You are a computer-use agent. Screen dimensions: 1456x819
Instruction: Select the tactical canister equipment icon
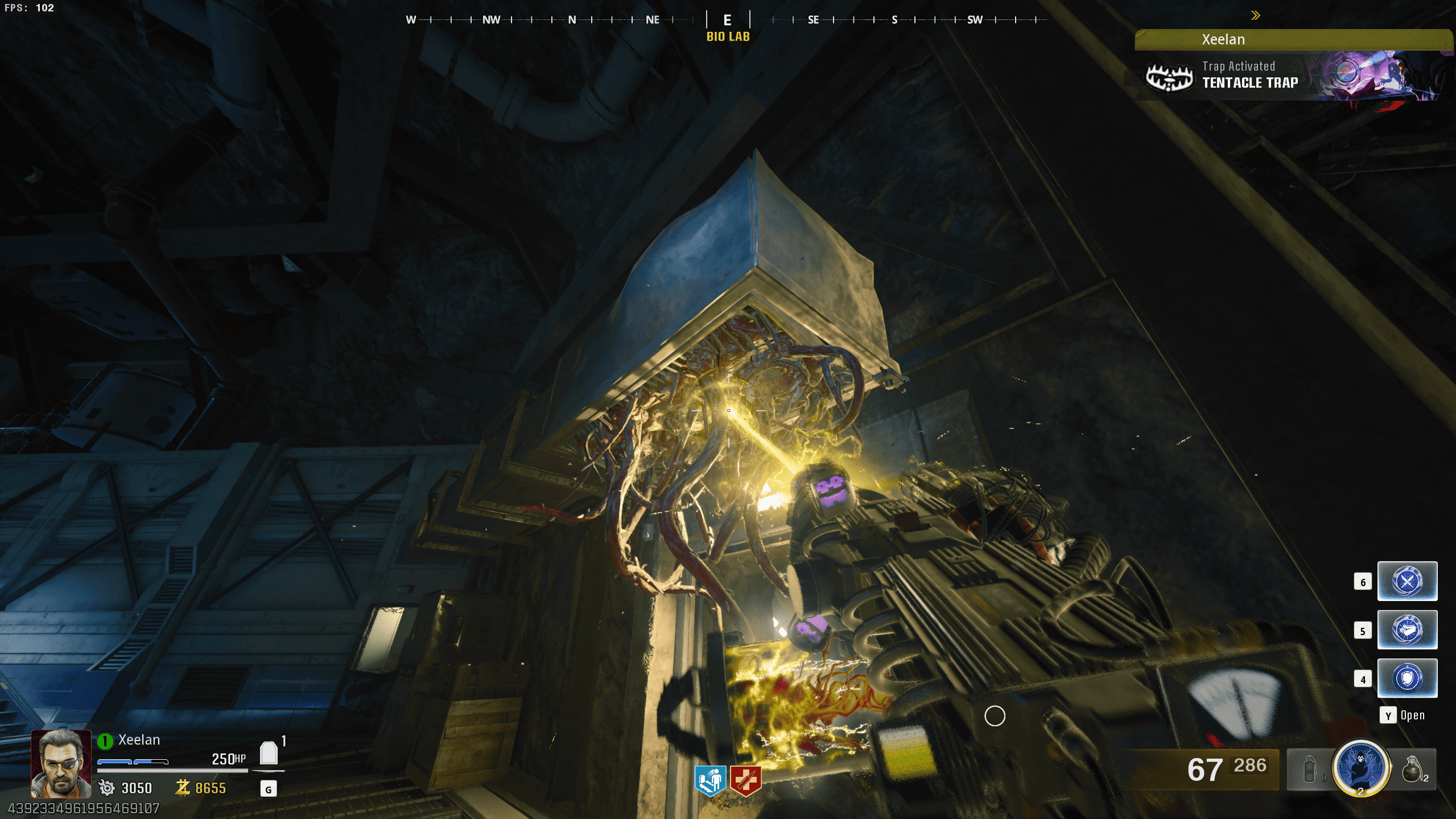point(1309,769)
